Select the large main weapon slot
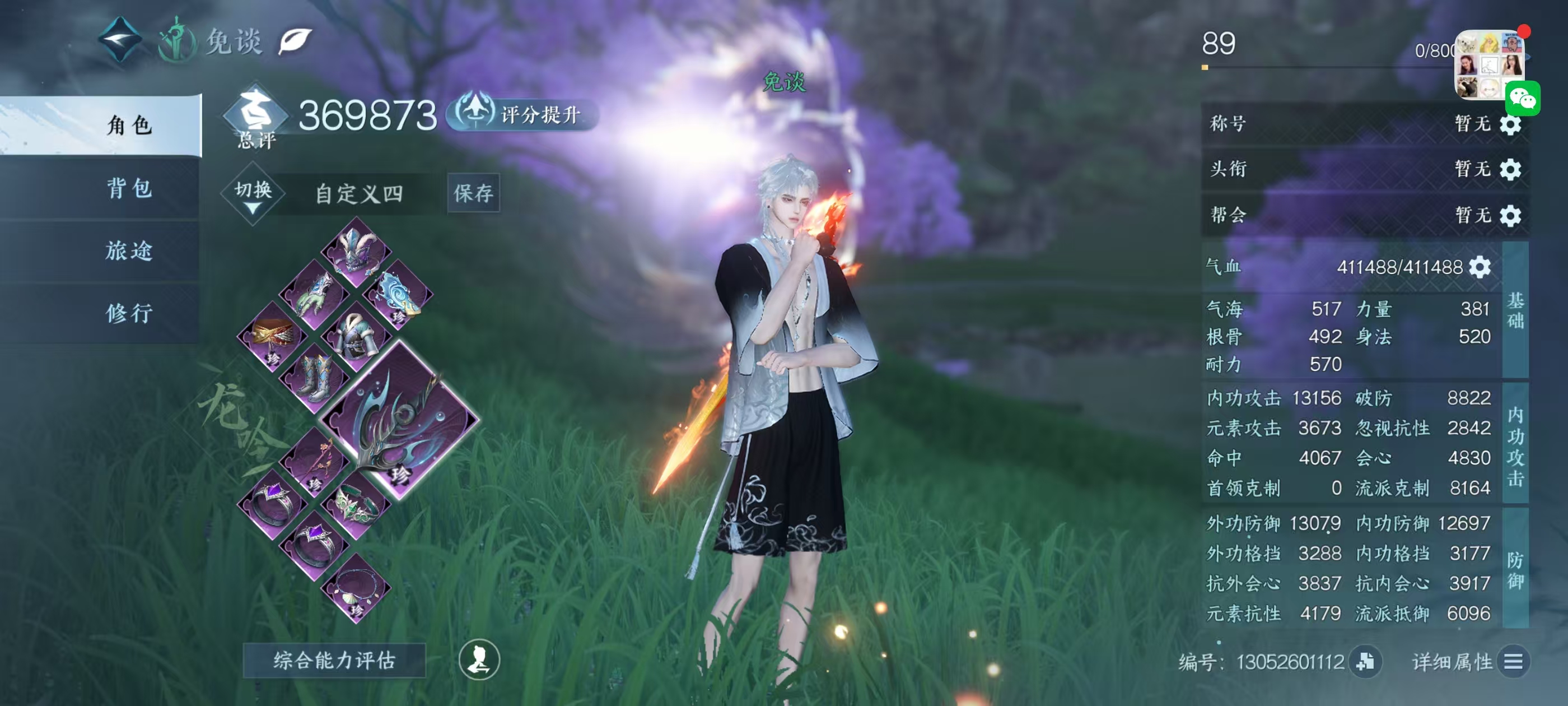This screenshot has height=706, width=1568. click(x=399, y=420)
